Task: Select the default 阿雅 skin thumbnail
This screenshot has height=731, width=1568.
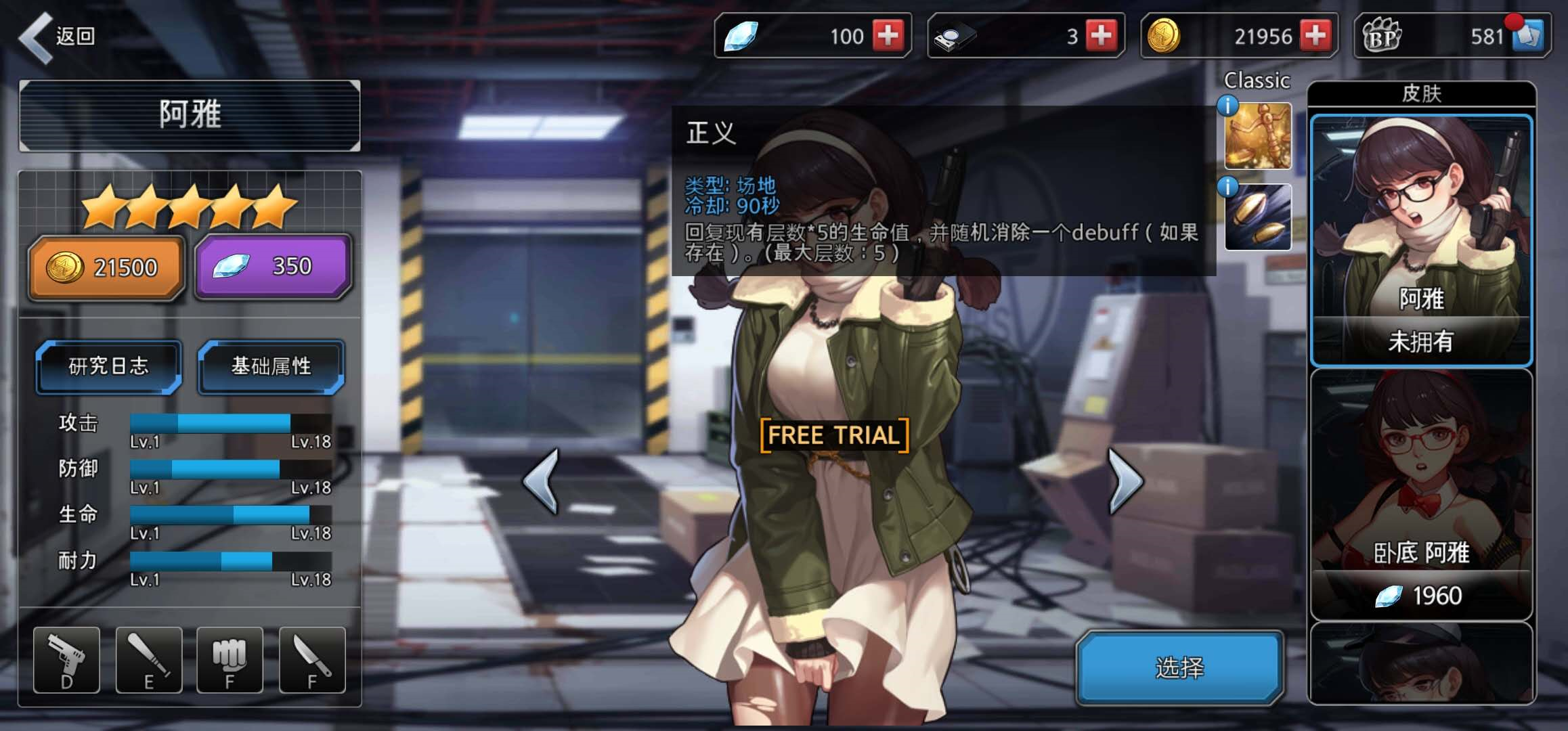Action: coord(1421,240)
